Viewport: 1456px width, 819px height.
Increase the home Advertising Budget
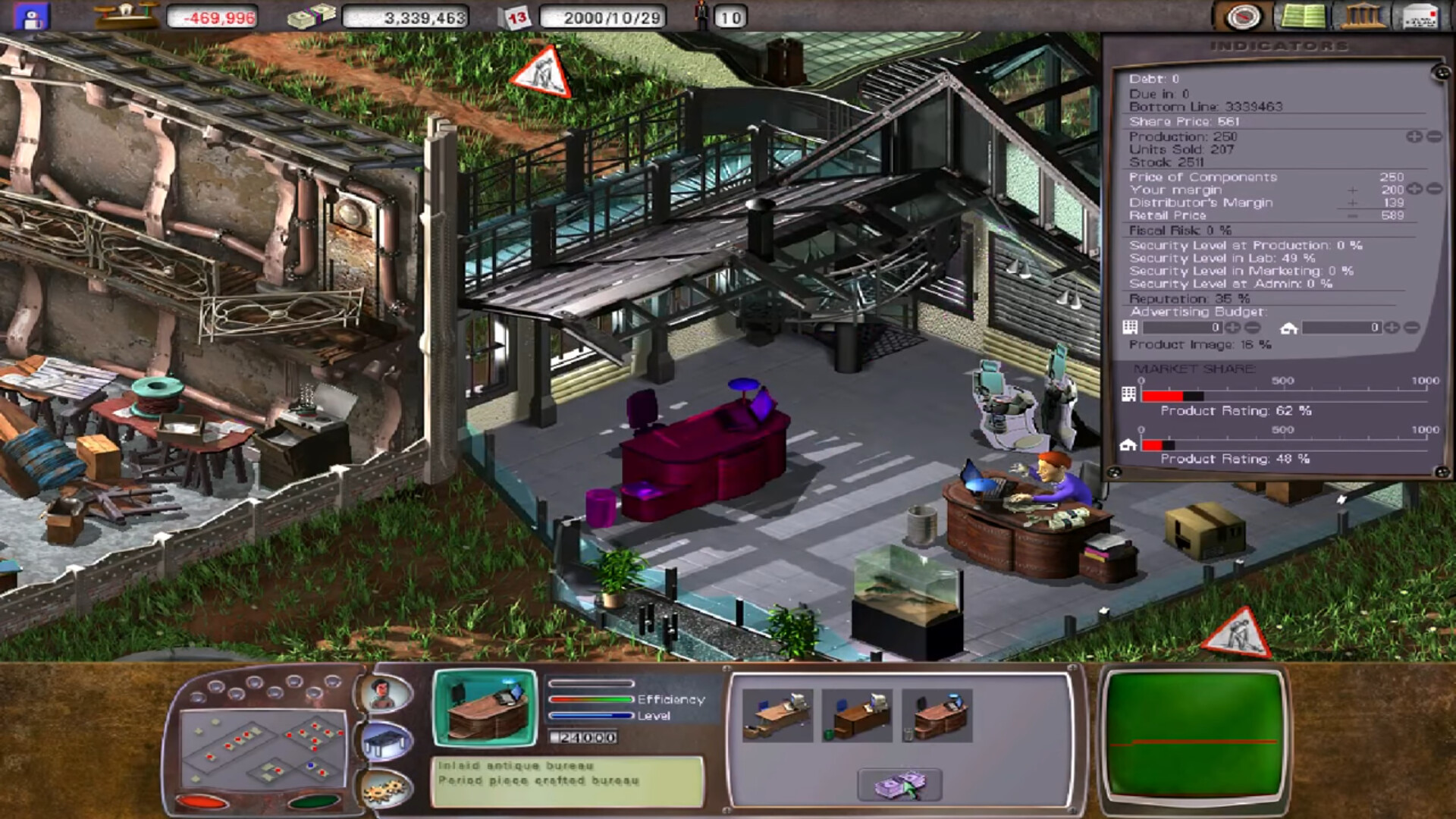(x=1391, y=327)
